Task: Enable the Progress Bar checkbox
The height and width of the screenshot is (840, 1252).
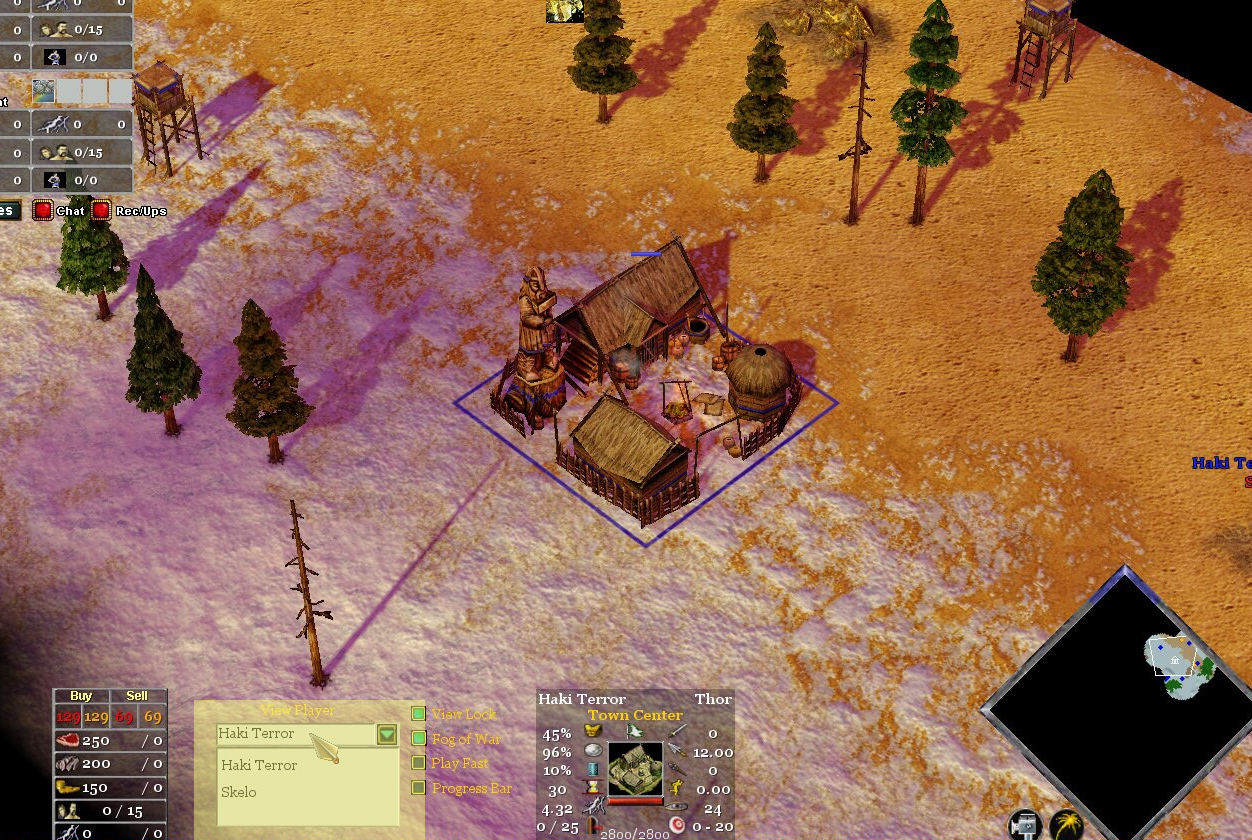Action: pyautogui.click(x=419, y=788)
